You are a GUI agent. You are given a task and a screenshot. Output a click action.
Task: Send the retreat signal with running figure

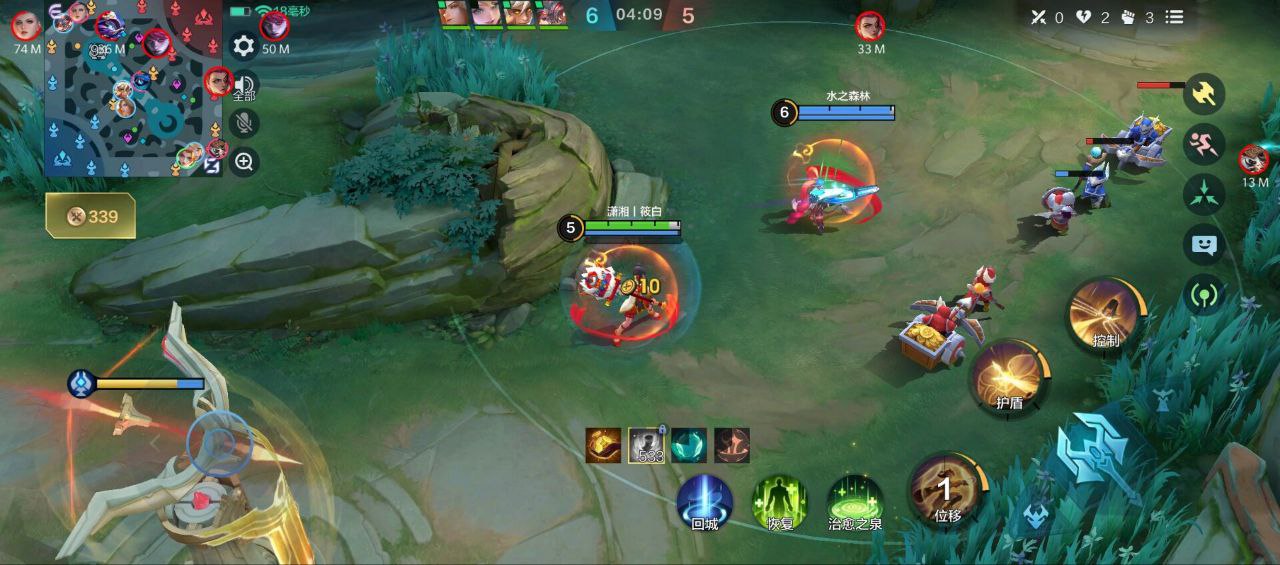click(1204, 144)
